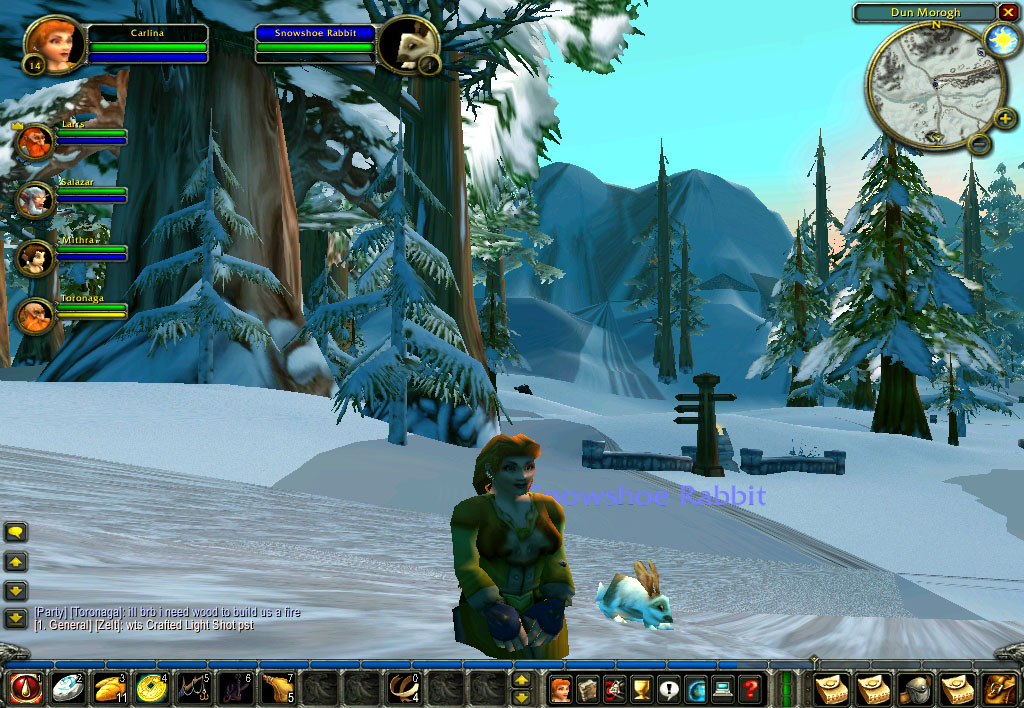Open the chat speech-bubble menu button

[x=16, y=532]
